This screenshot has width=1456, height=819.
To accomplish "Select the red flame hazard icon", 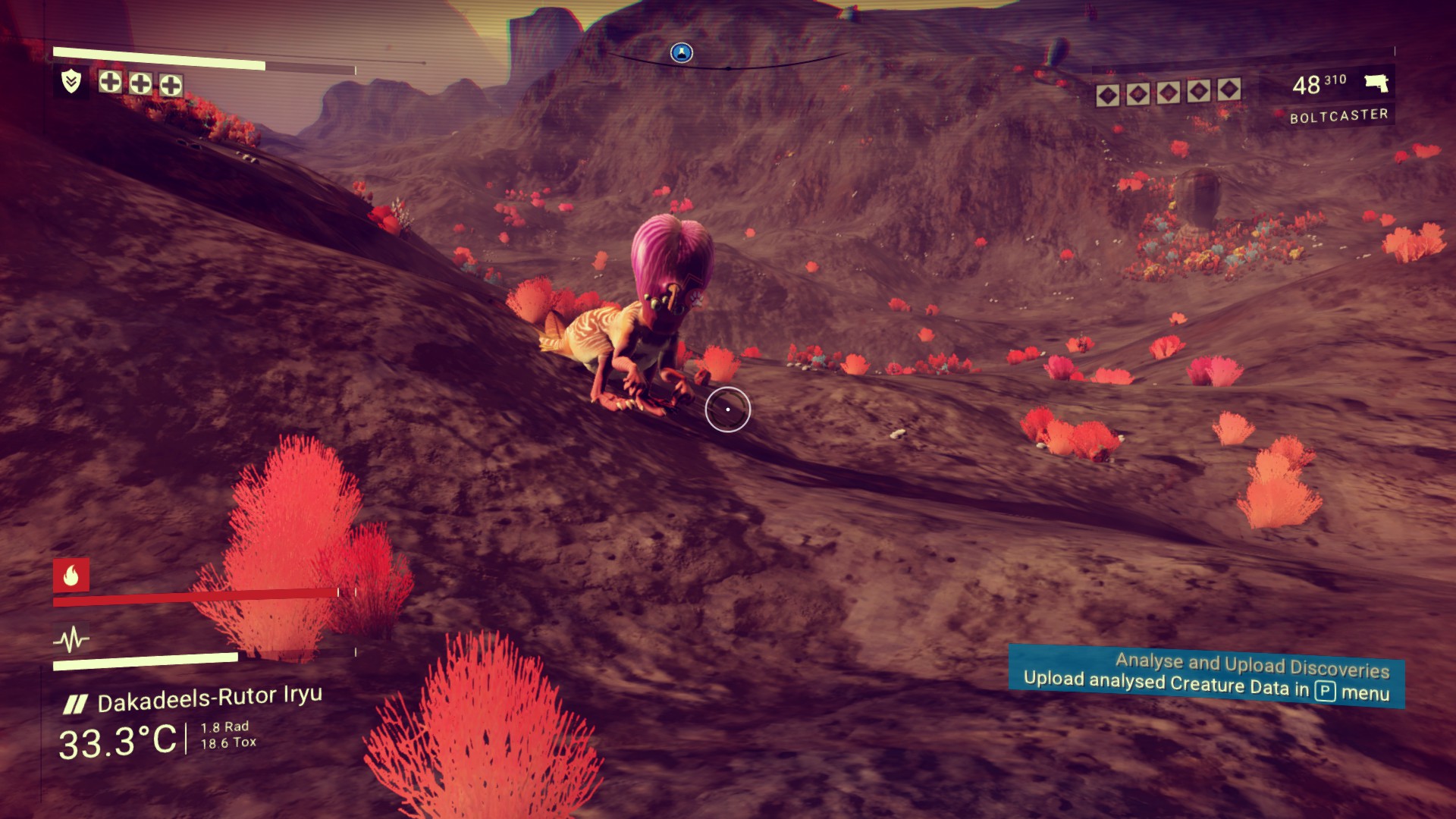I will pyautogui.click(x=71, y=576).
